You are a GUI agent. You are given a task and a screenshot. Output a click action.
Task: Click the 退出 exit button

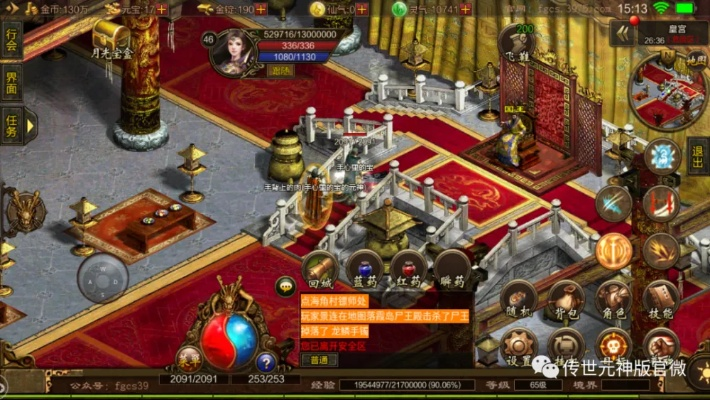click(x=698, y=157)
